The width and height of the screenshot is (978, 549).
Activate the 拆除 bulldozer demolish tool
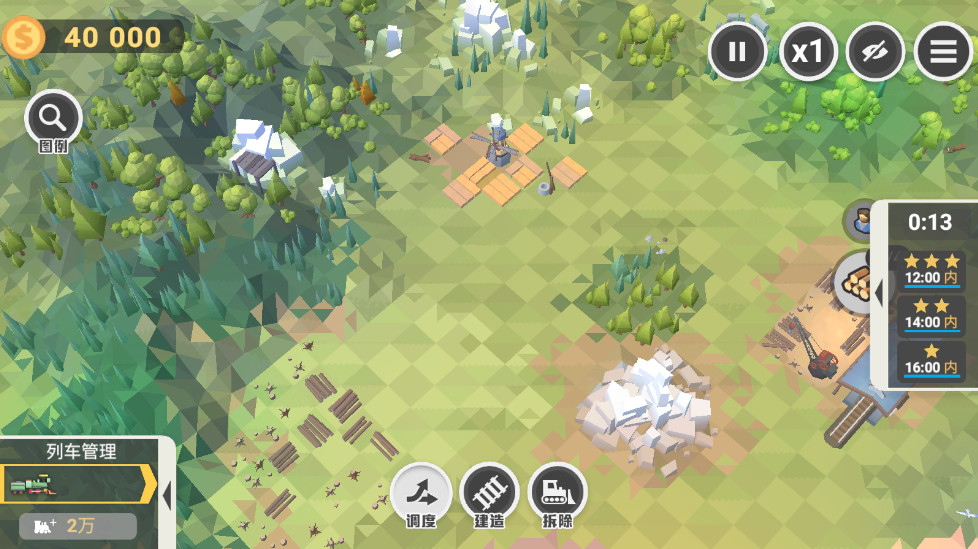(557, 494)
